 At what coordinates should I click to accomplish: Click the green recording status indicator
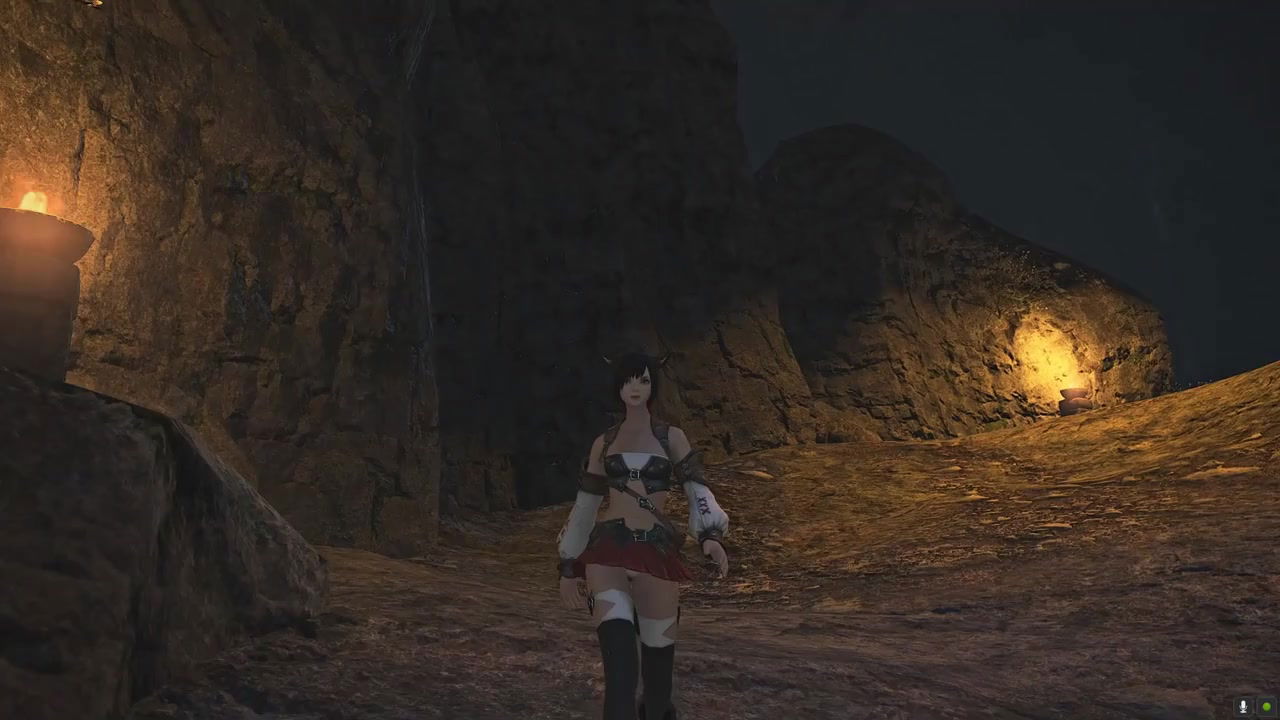(x=1266, y=707)
